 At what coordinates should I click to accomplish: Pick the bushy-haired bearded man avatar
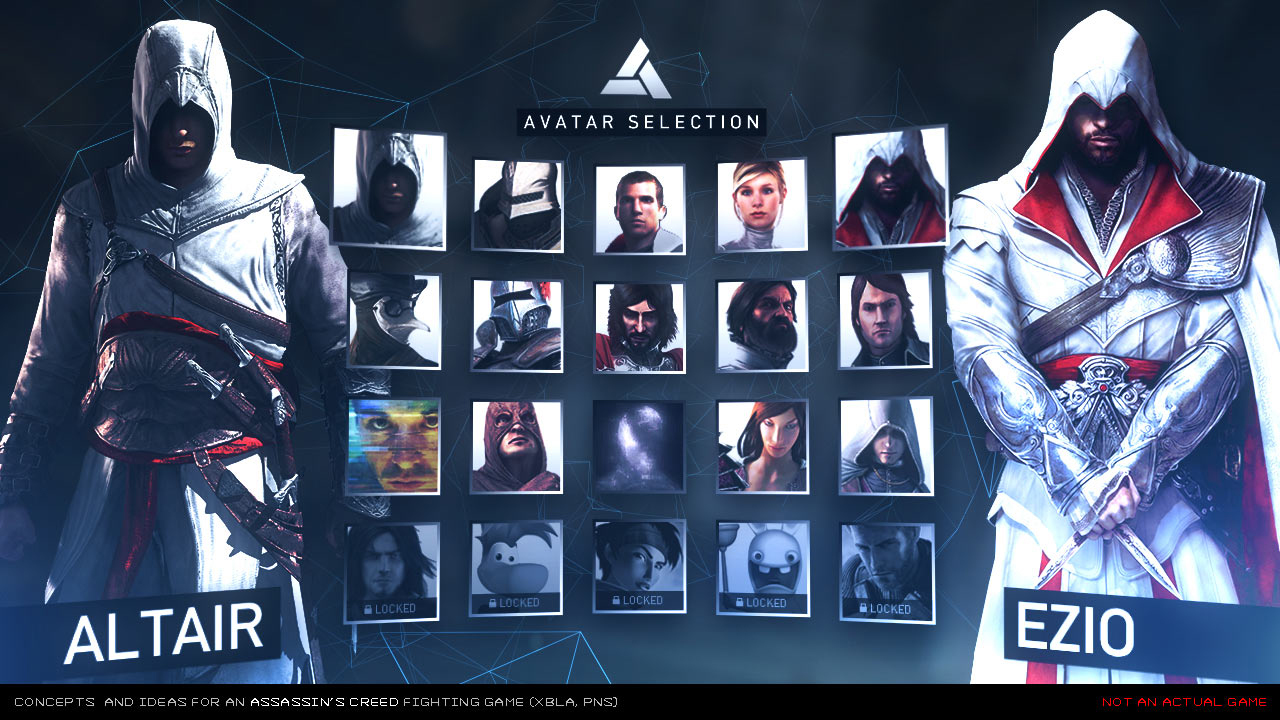(762, 325)
